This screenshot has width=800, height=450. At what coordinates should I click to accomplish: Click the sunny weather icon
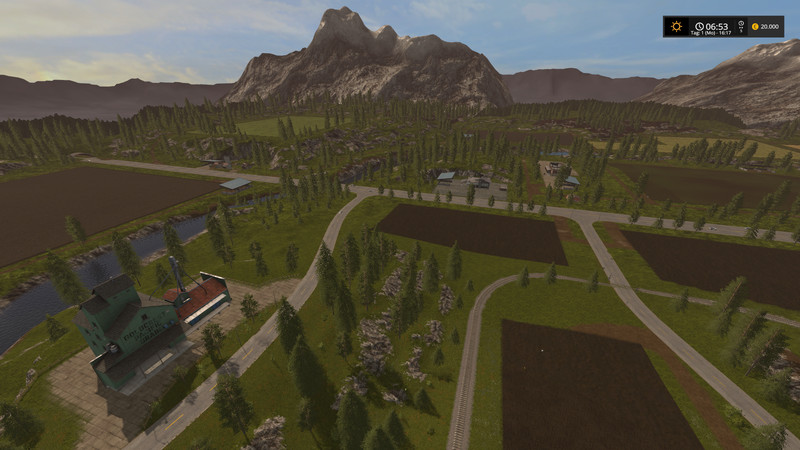point(677,26)
